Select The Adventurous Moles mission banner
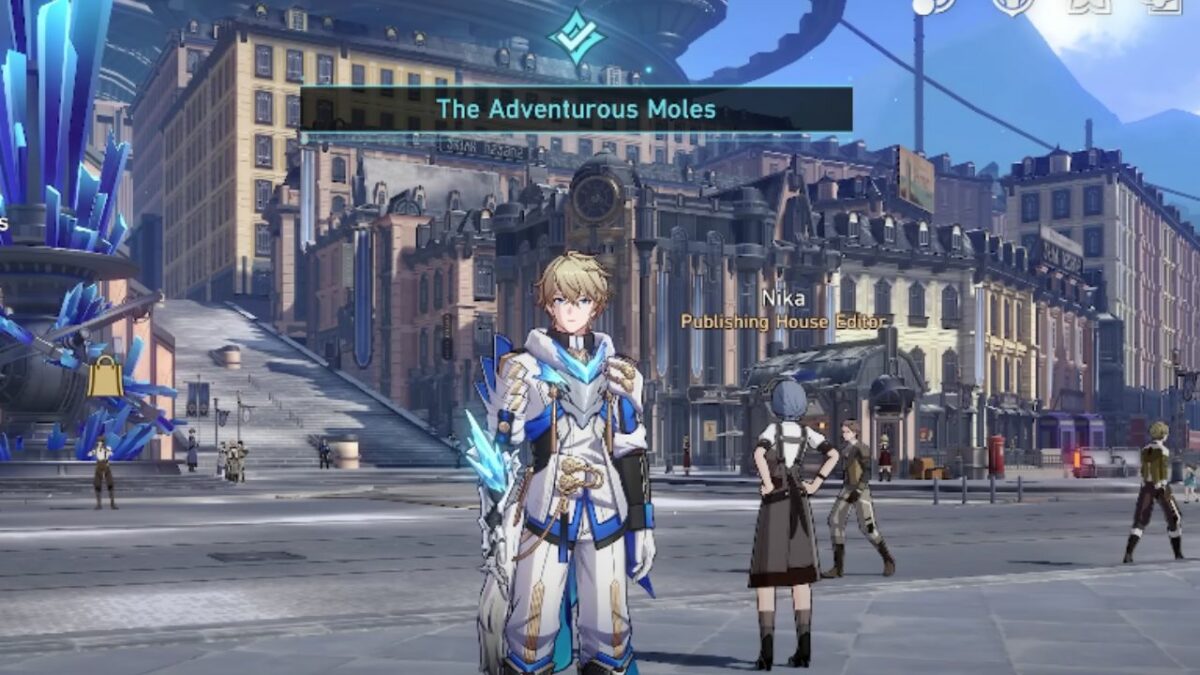The height and width of the screenshot is (675, 1200). tap(576, 109)
